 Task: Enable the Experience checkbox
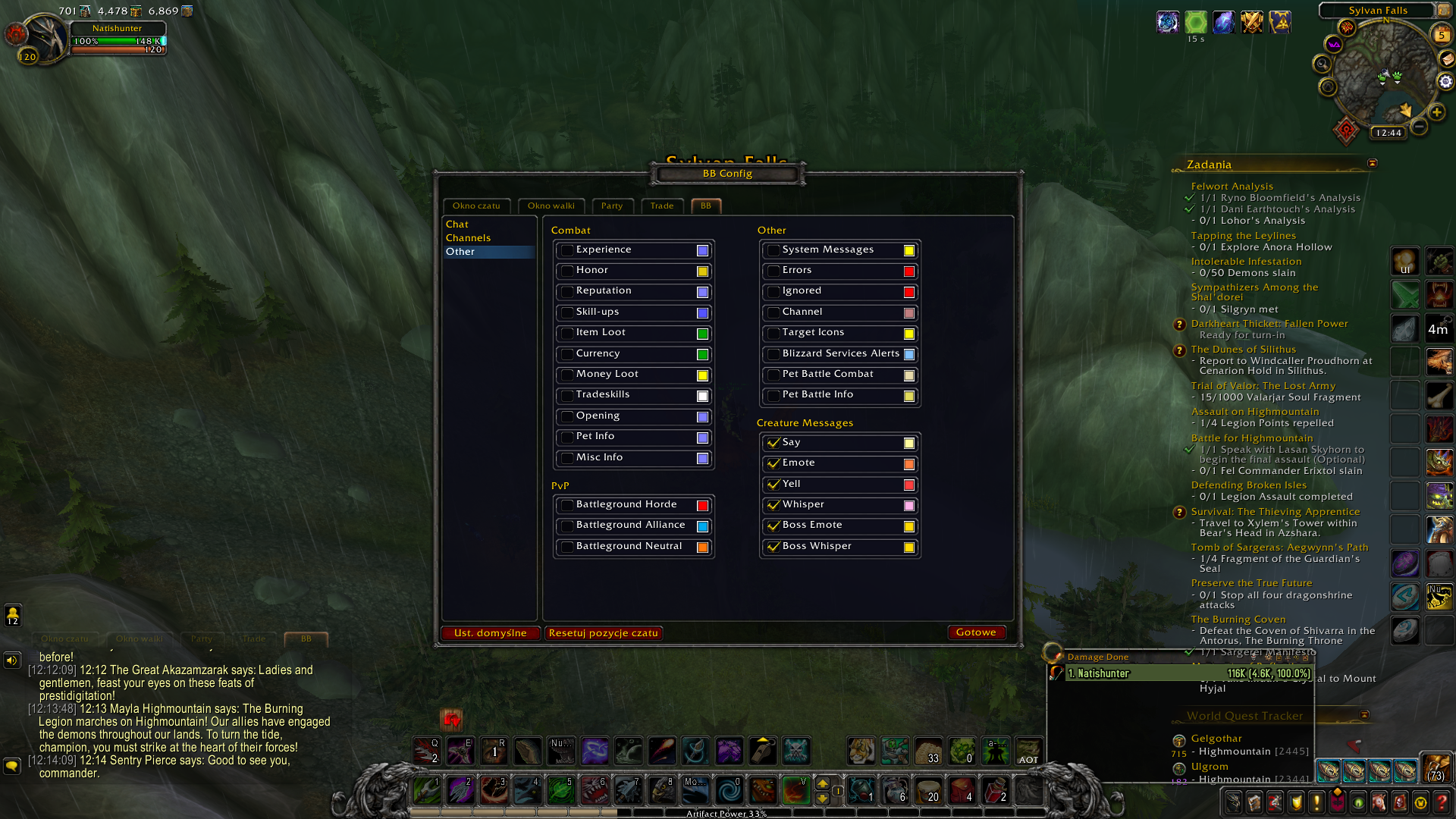coord(567,250)
